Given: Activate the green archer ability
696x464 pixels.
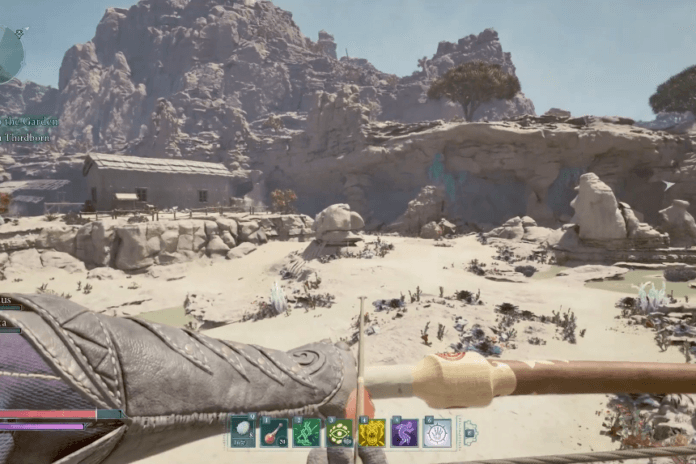Looking at the screenshot, I should click(307, 432).
